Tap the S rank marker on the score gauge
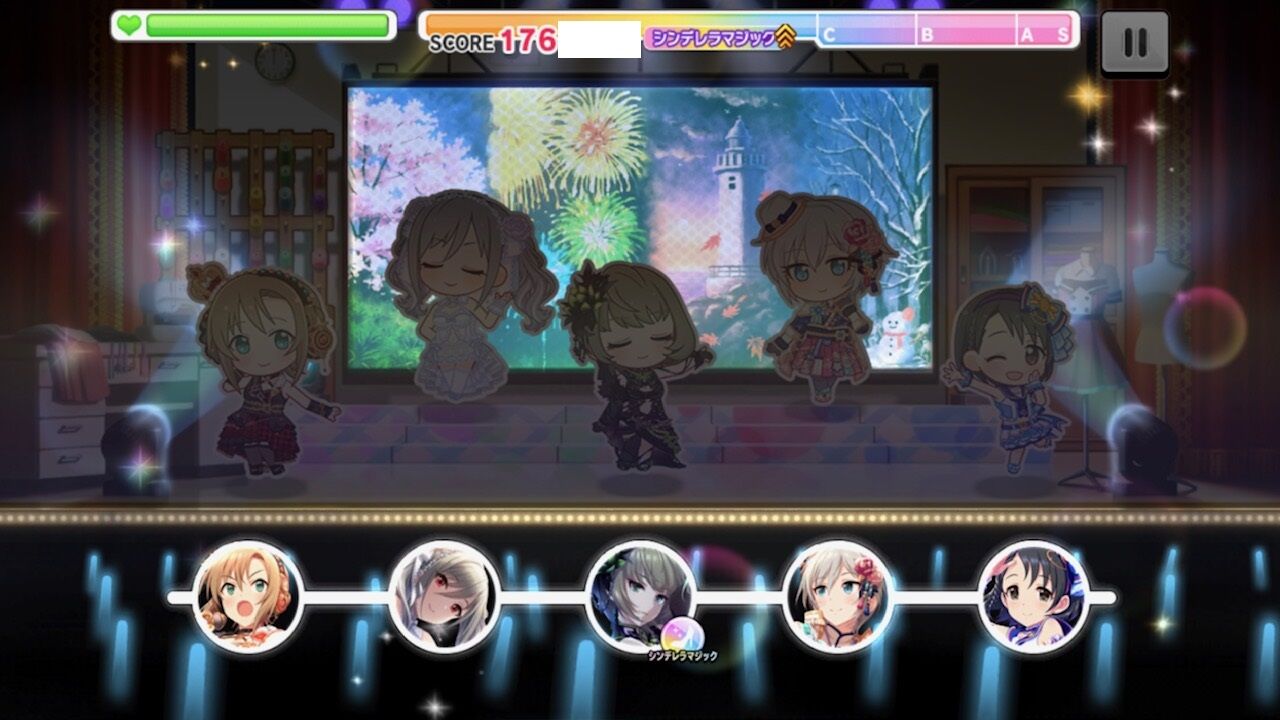Screen dimensions: 1280x720 coord(1064,35)
